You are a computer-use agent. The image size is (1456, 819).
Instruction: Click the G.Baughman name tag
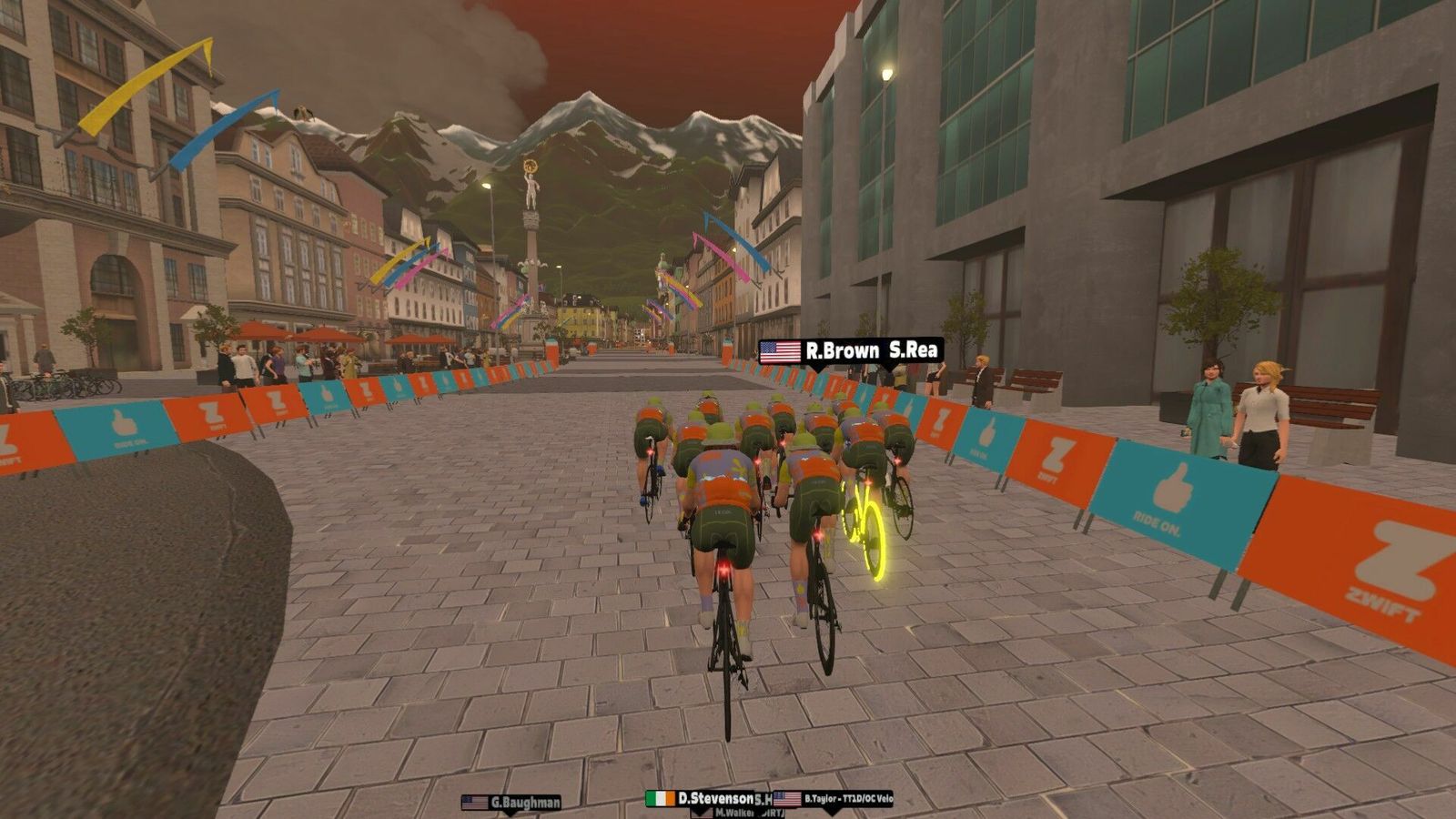pyautogui.click(x=511, y=803)
